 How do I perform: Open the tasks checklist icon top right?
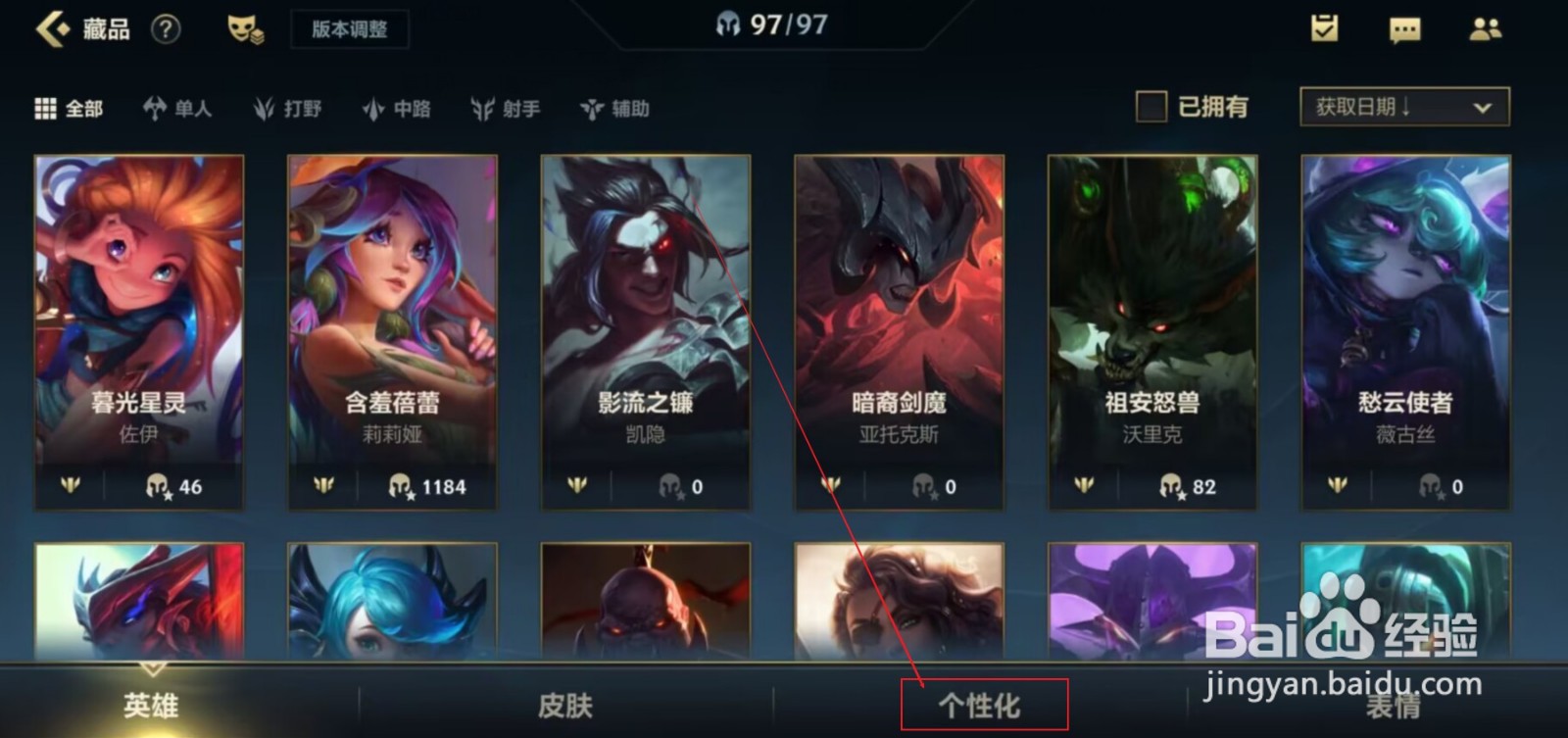click(x=1325, y=29)
